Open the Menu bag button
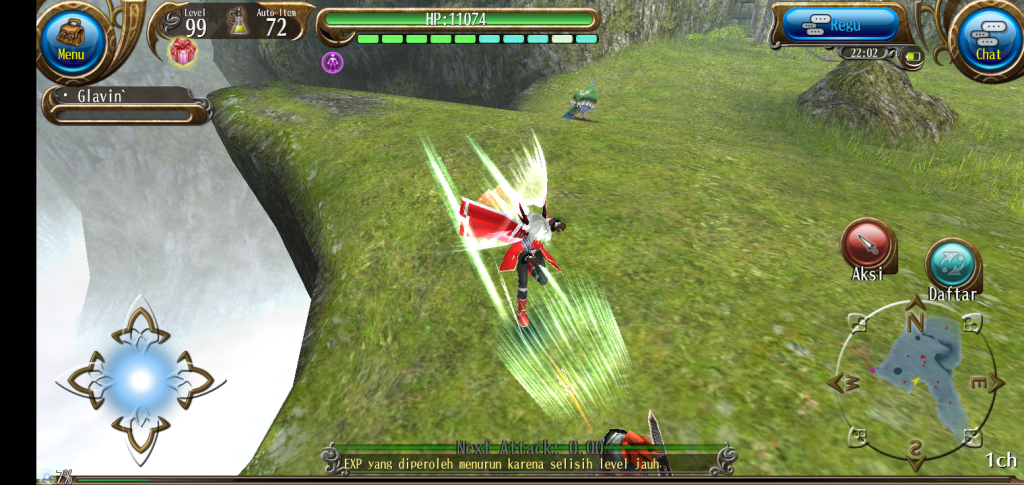This screenshot has height=485, width=1024. pos(71,40)
